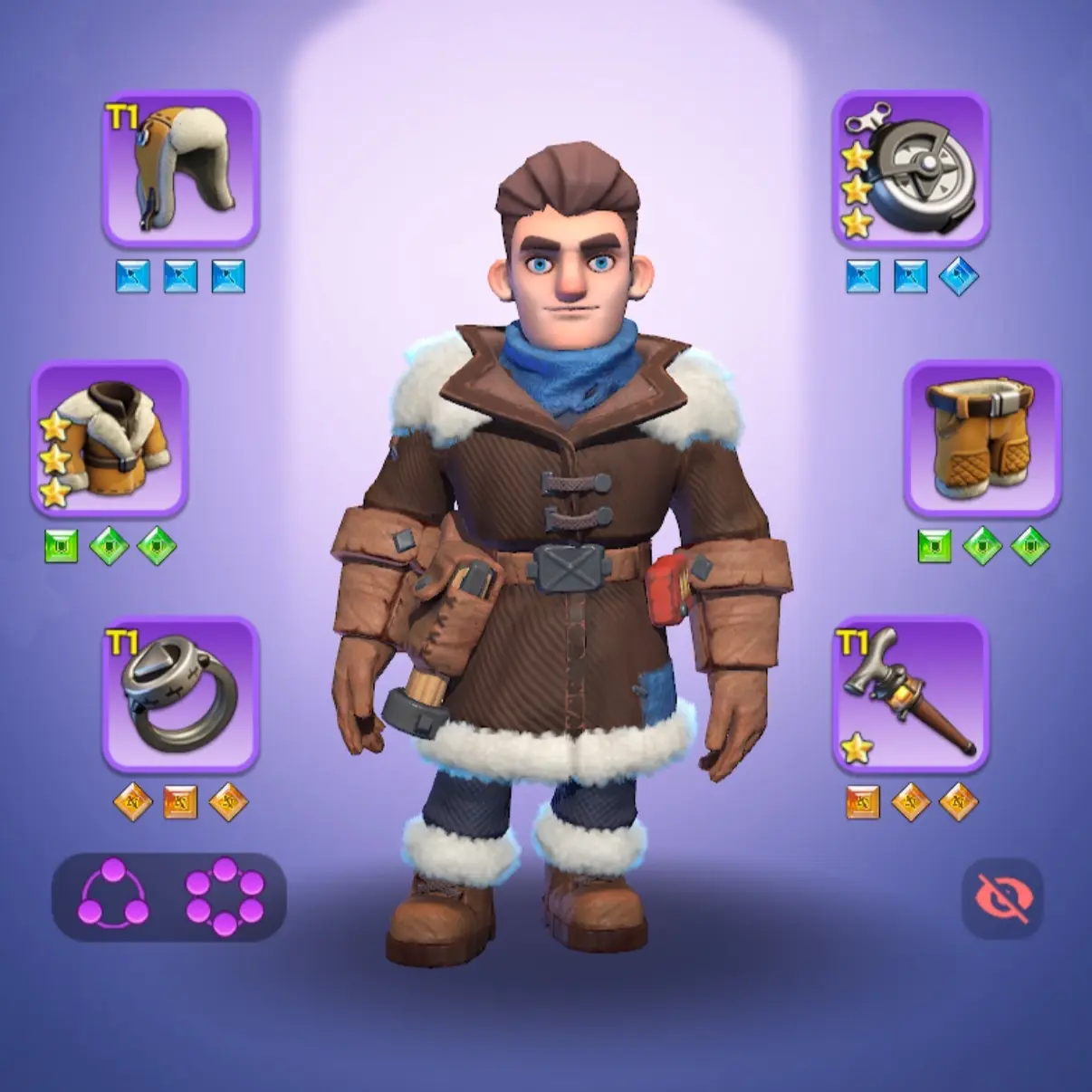Open the six-orb circle set button

coord(225,896)
